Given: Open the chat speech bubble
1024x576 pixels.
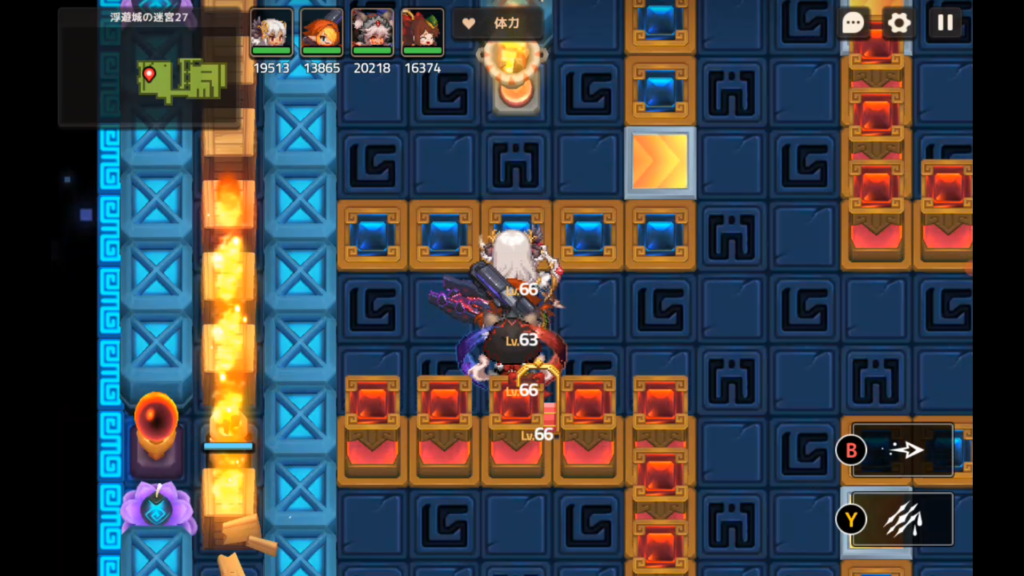Looking at the screenshot, I should [853, 24].
